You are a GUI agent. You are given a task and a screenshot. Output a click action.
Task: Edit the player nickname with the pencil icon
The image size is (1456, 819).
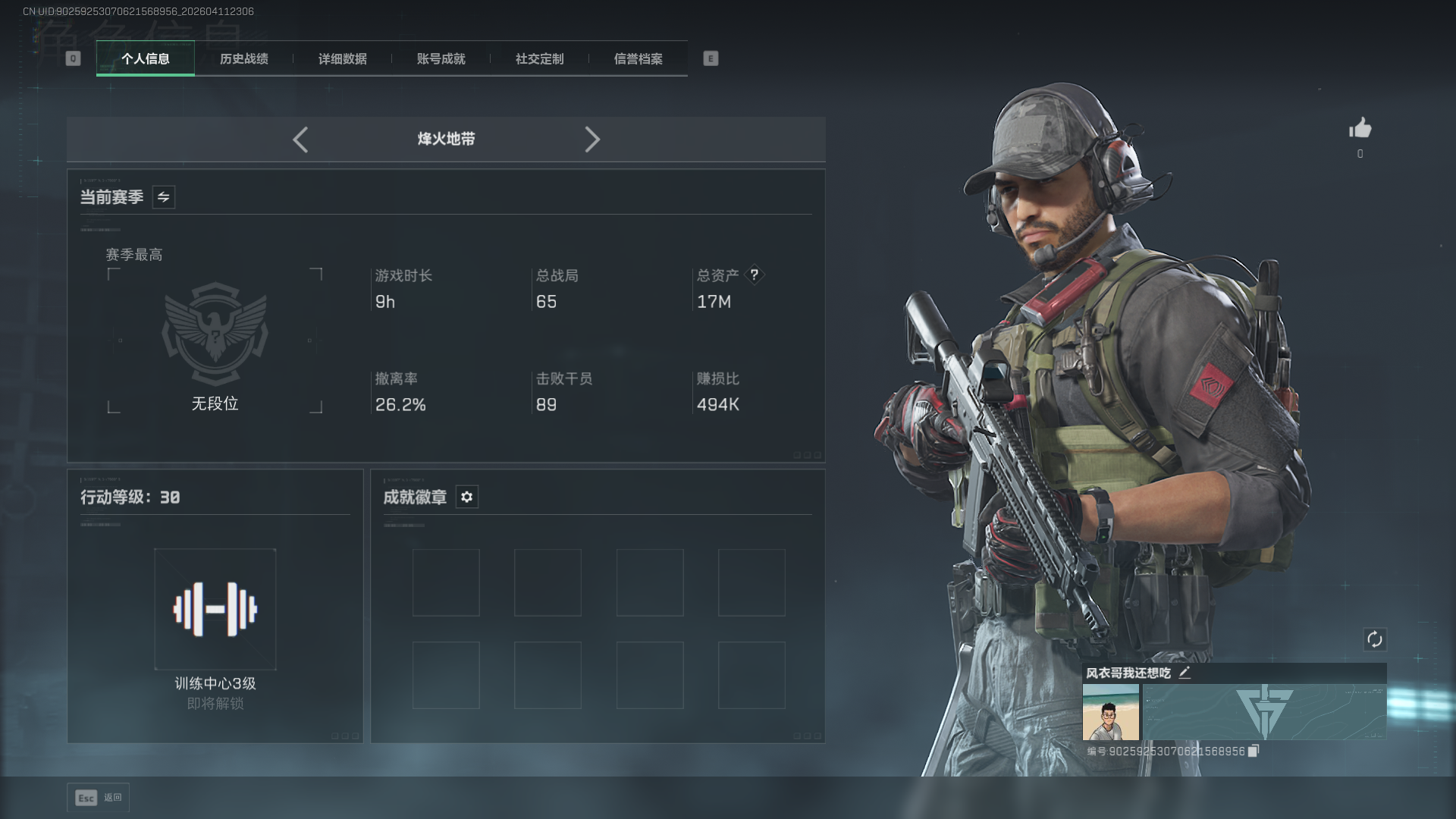(1185, 673)
